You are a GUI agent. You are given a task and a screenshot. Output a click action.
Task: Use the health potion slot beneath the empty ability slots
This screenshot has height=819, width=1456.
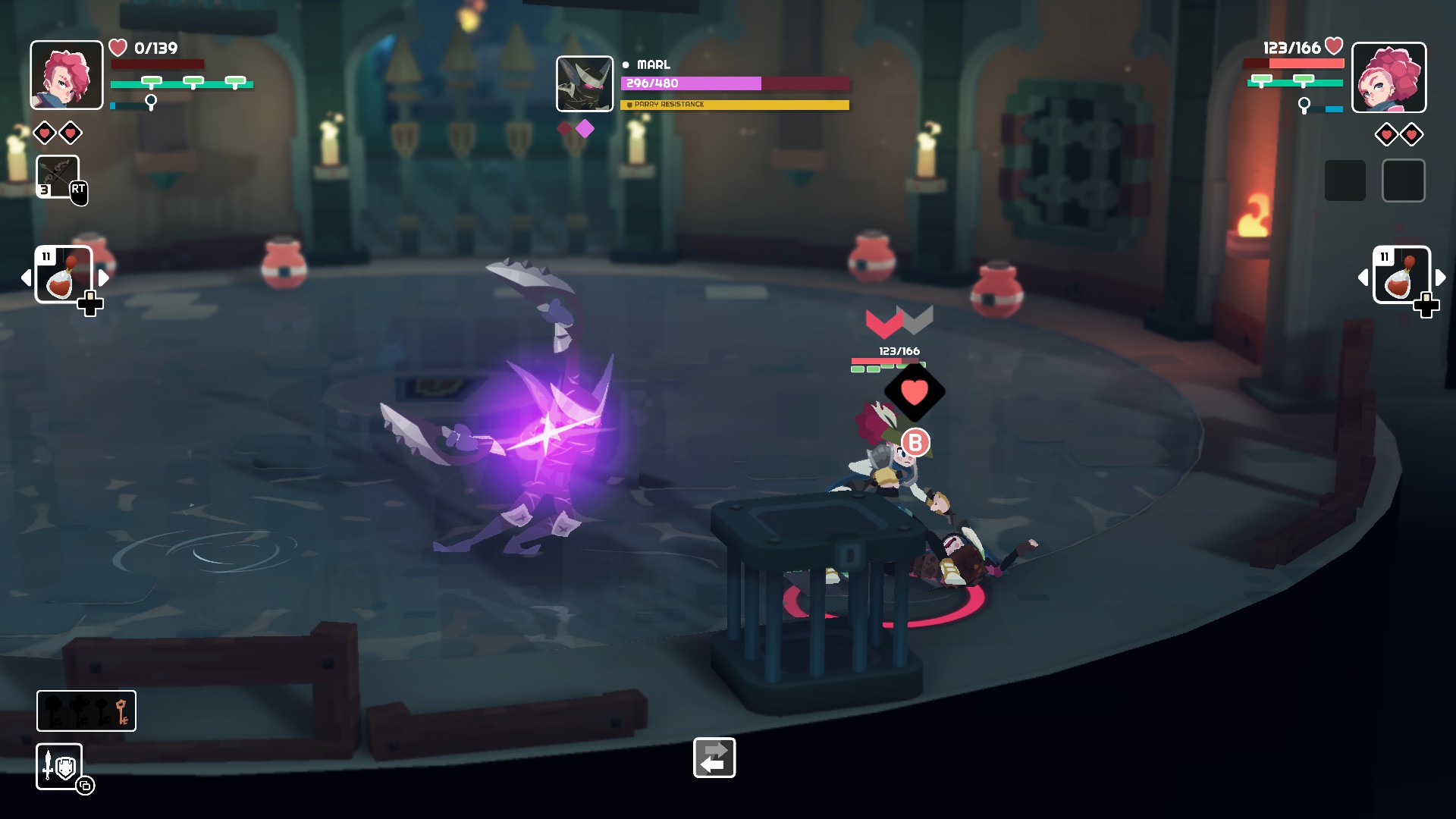1401,275
